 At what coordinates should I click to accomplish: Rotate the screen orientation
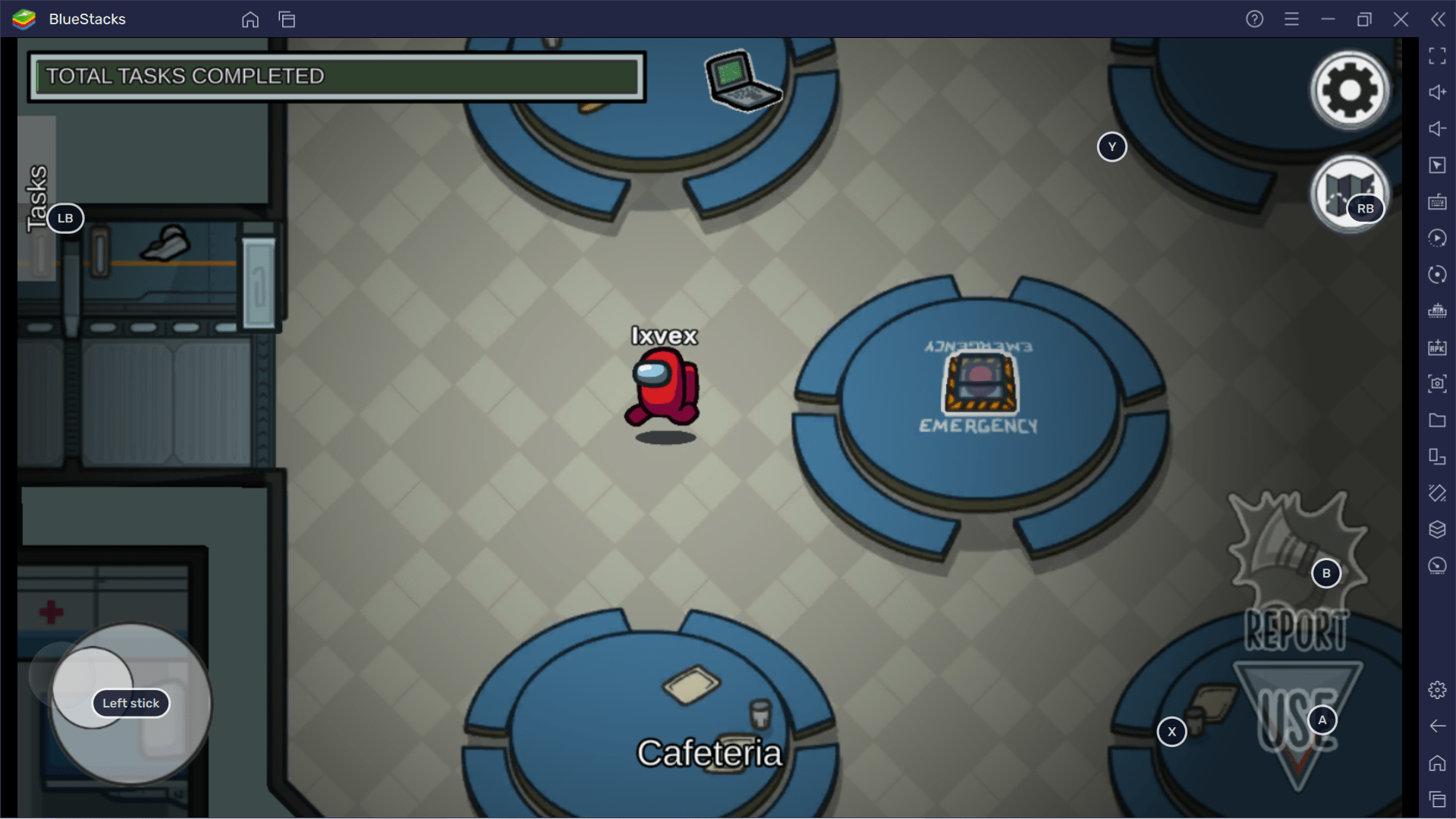[1437, 274]
